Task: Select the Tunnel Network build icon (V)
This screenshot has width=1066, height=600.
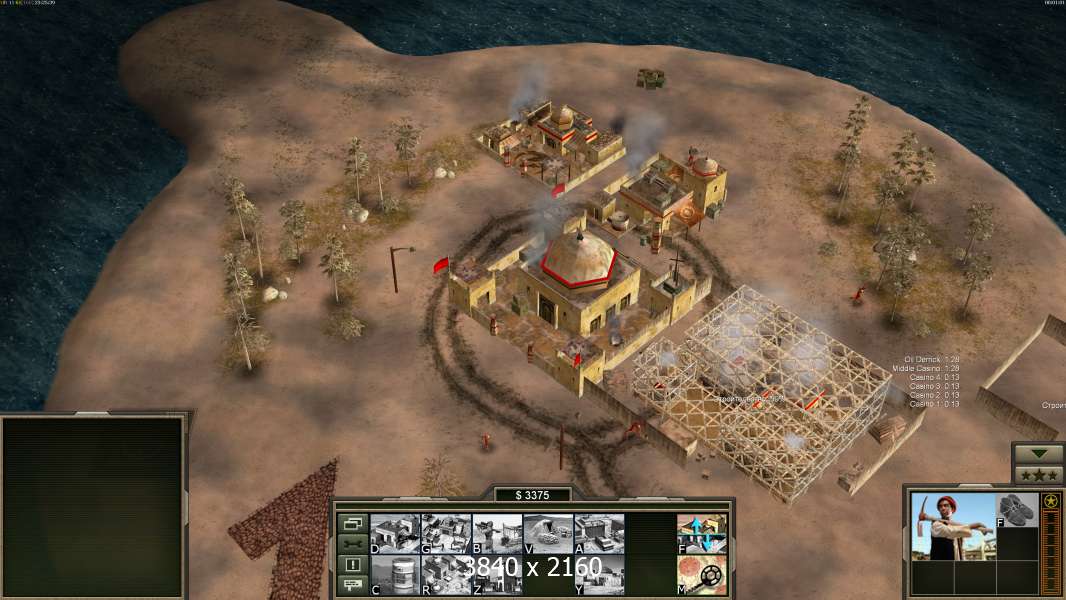Action: pyautogui.click(x=548, y=533)
